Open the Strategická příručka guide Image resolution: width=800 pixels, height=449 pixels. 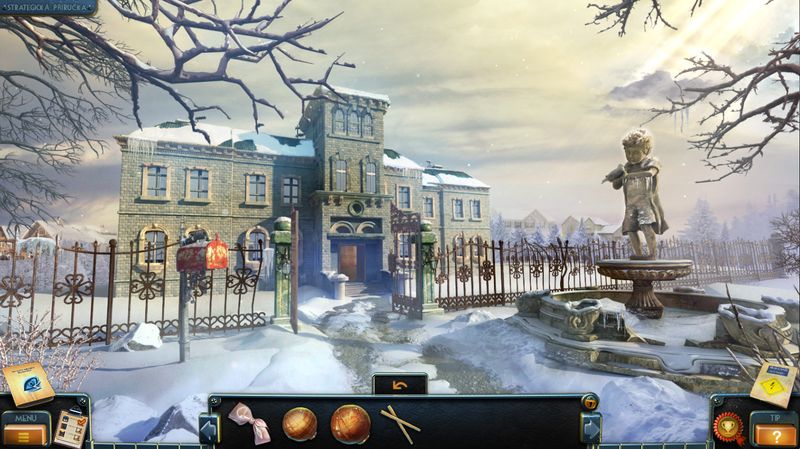pos(48,7)
